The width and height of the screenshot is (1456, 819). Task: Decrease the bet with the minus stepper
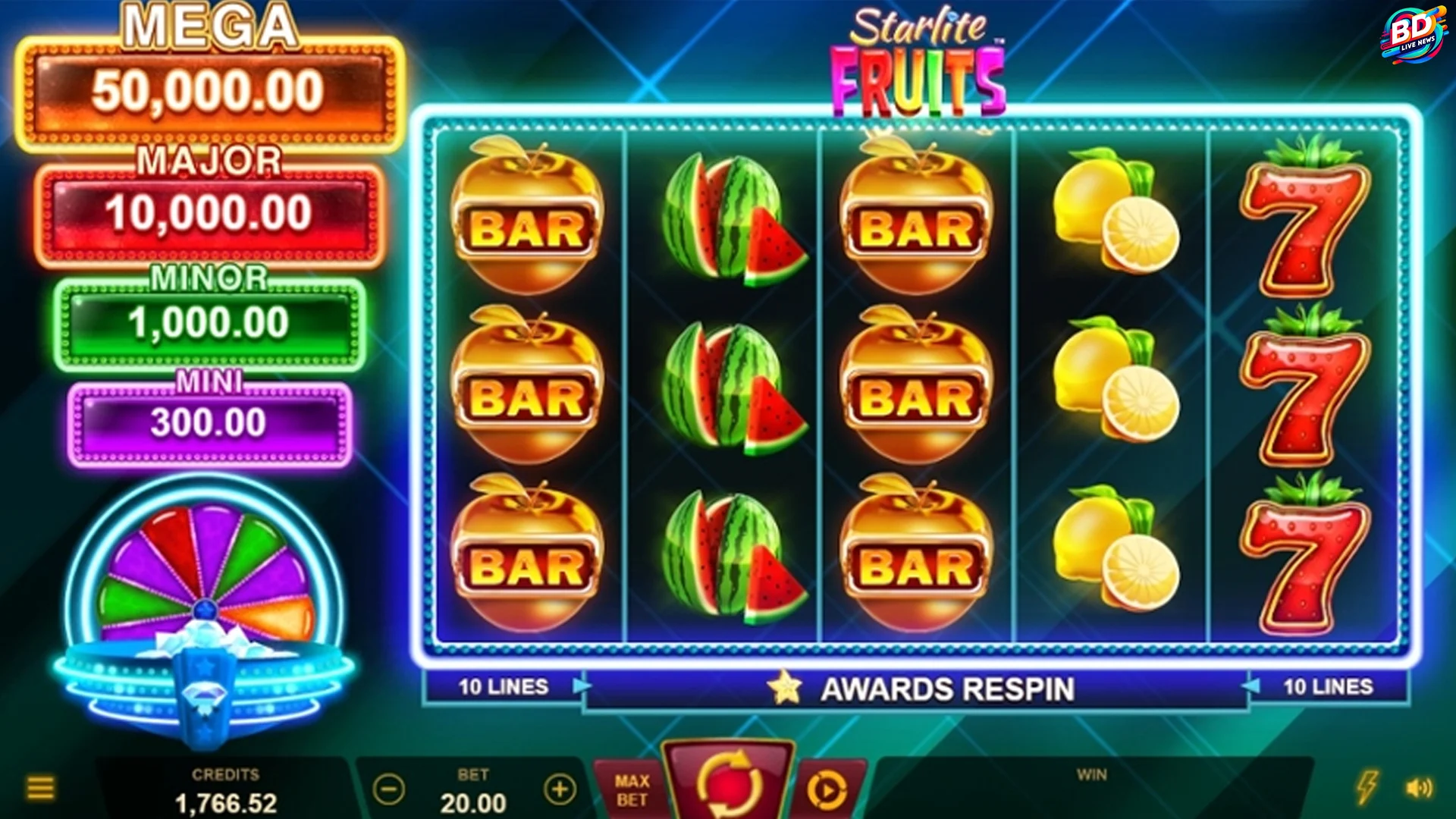point(388,789)
